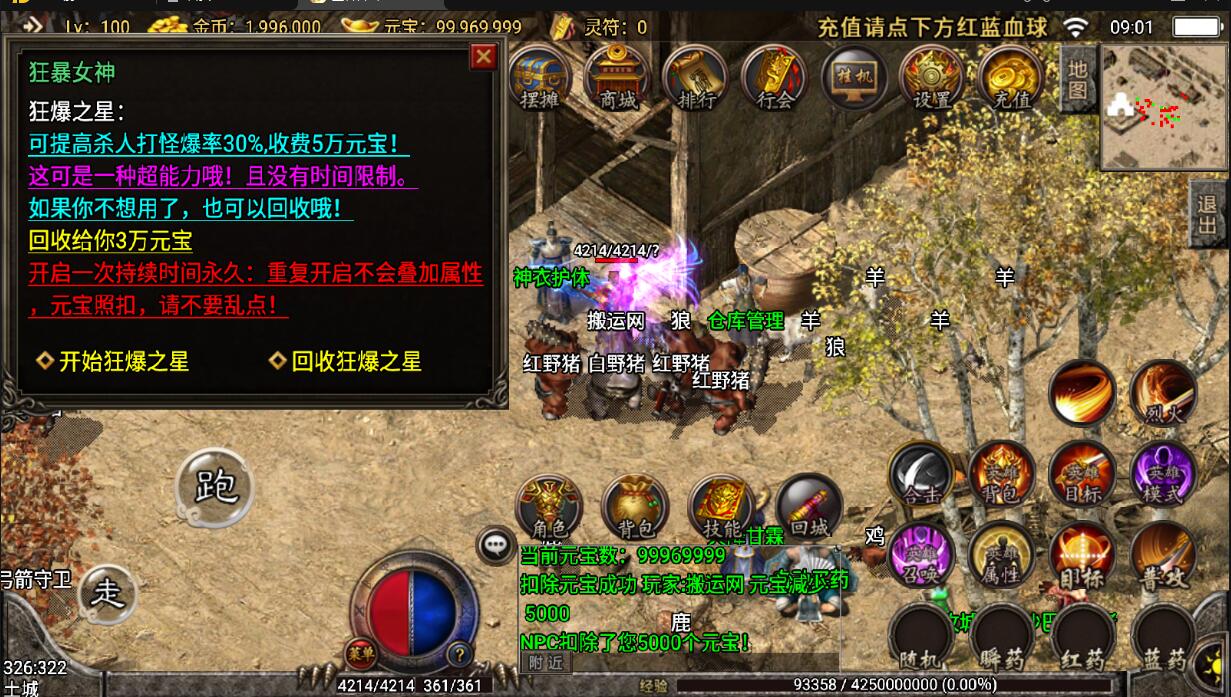This screenshot has width=1231, height=697.
Task: Close the 狂暴女神 dialogue window
Action: (484, 57)
